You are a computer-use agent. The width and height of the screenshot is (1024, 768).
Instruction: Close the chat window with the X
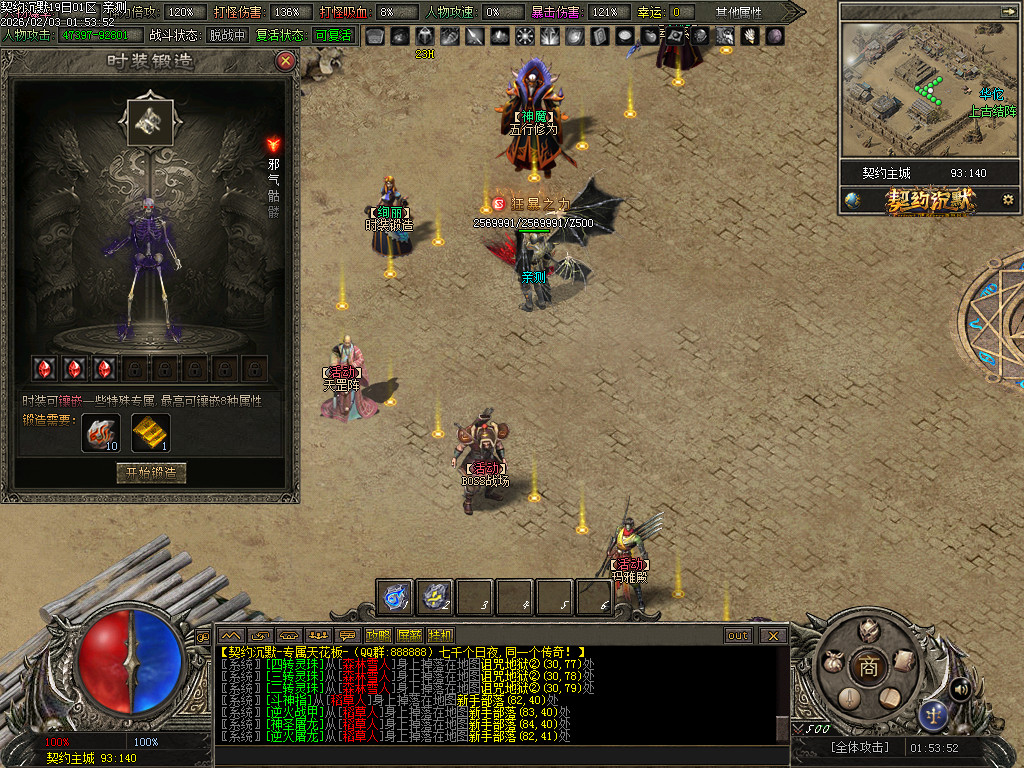click(772, 635)
